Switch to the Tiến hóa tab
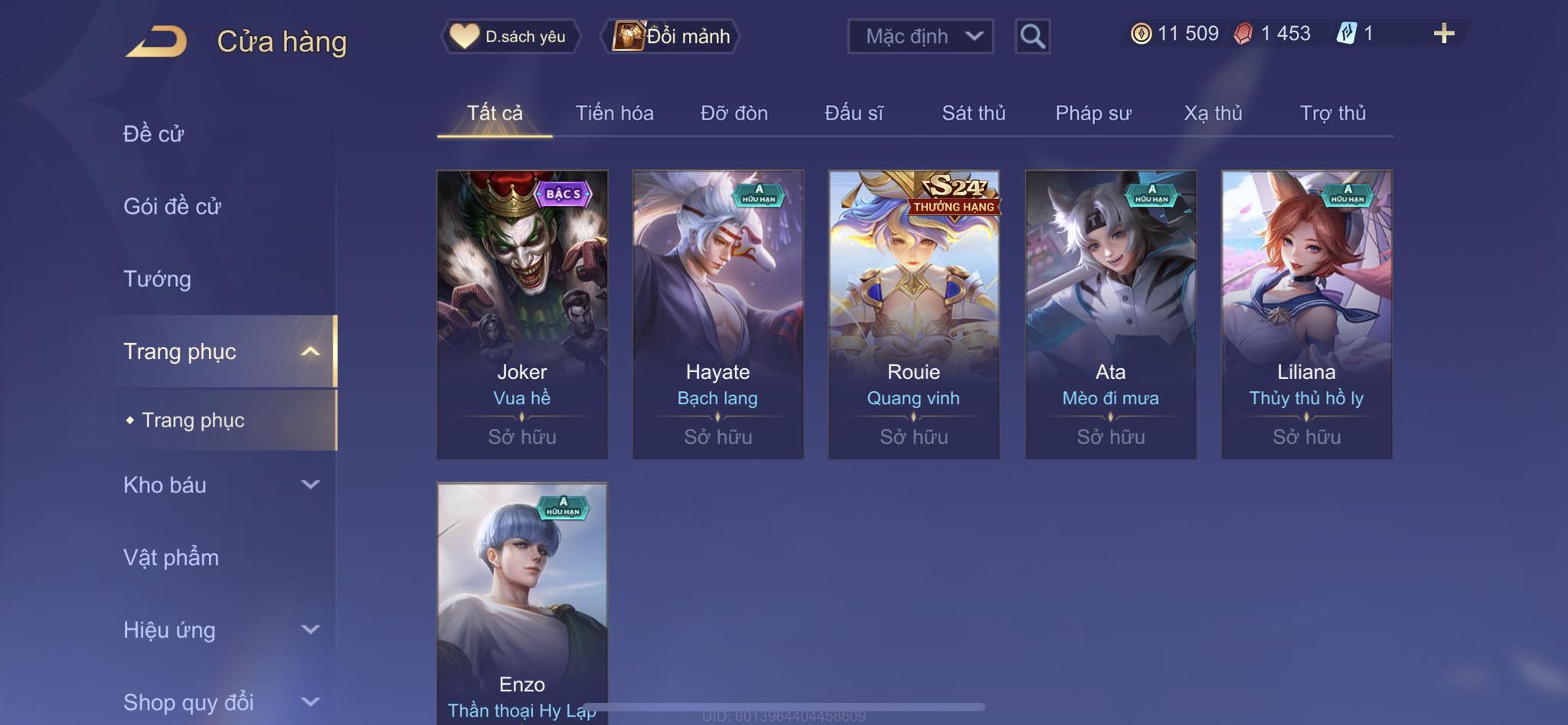 (x=614, y=113)
